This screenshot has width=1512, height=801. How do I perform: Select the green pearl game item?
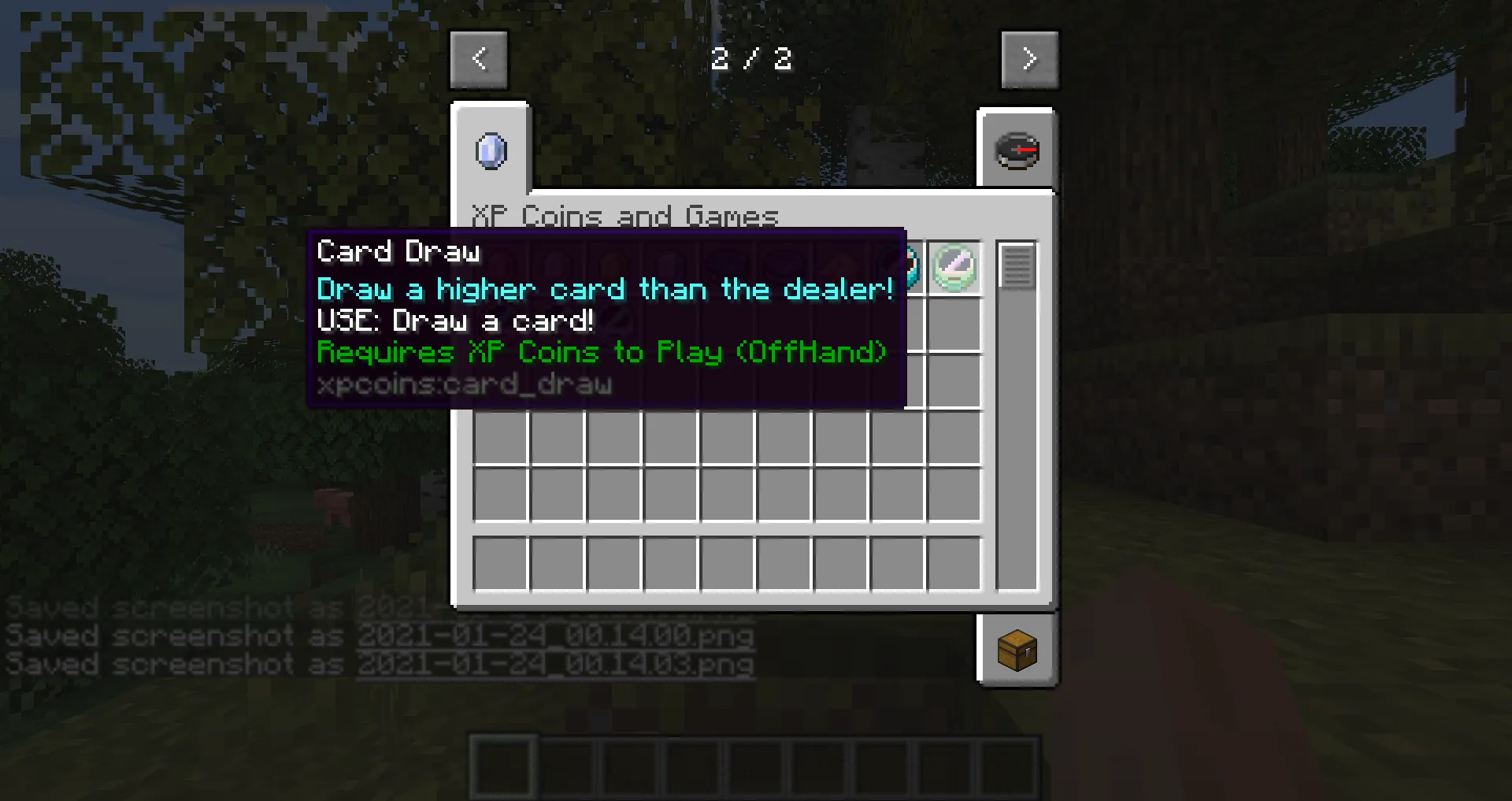click(x=953, y=266)
